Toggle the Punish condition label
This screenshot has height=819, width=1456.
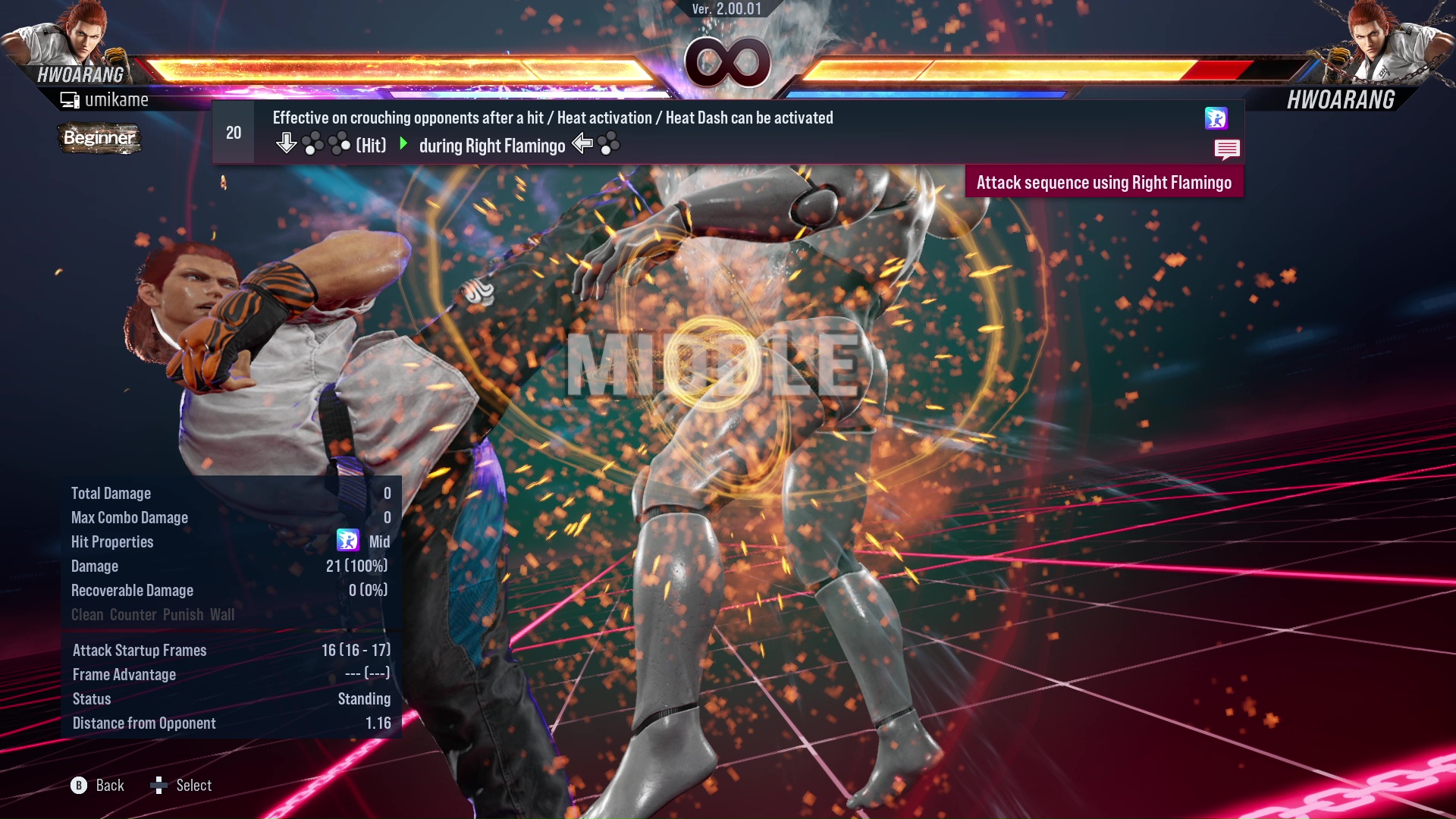[182, 615]
